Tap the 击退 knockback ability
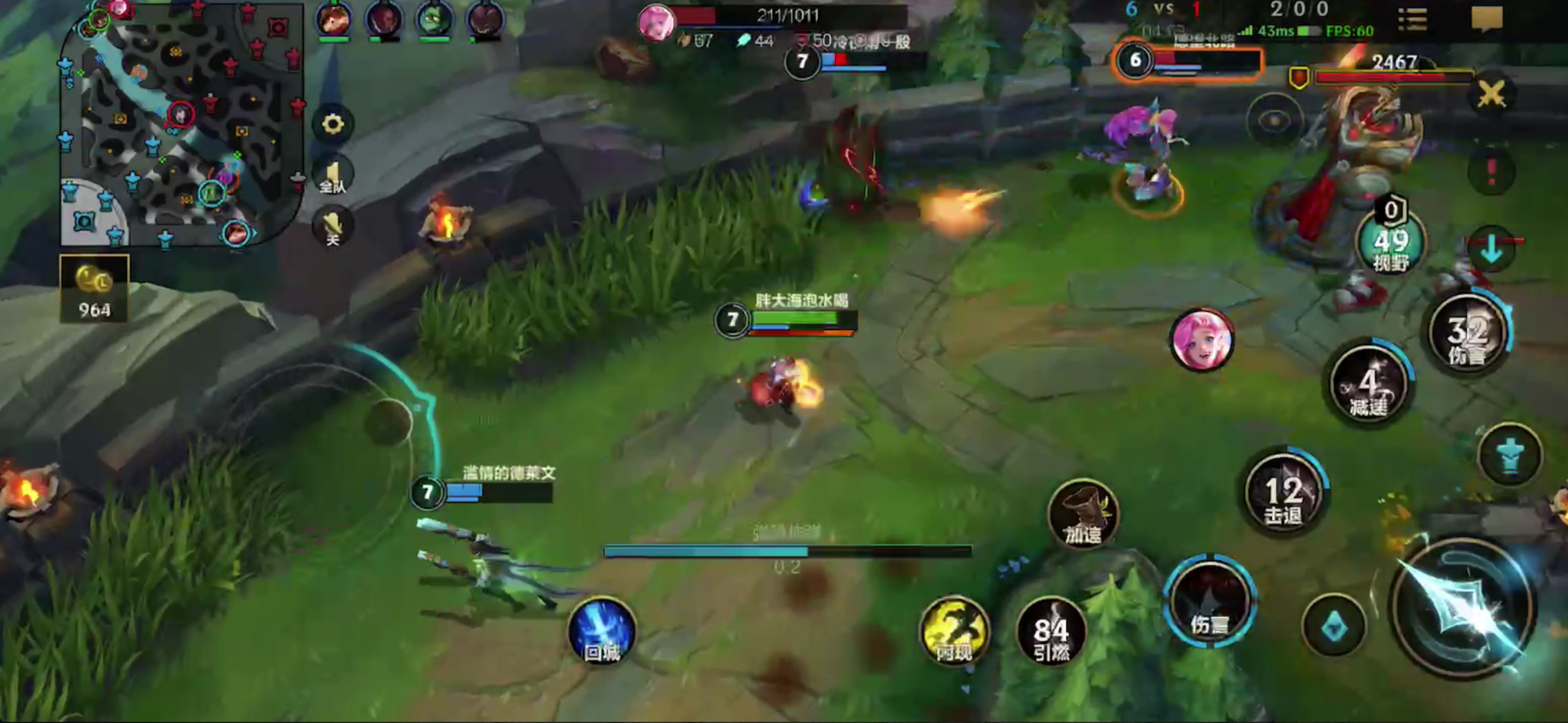The image size is (1568, 723). (1284, 494)
